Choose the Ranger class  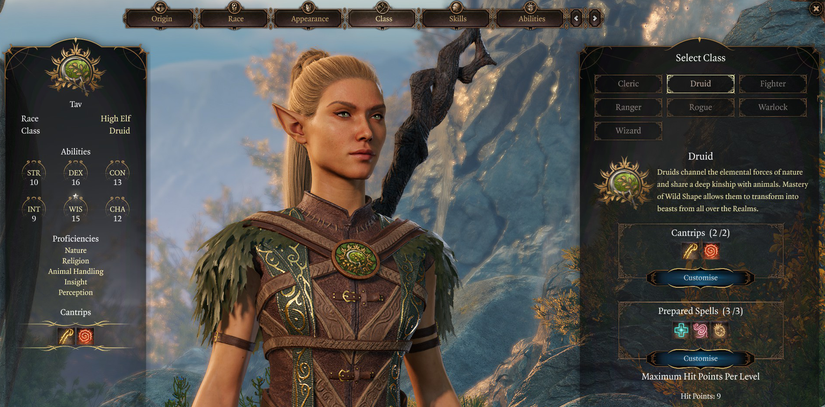[x=627, y=107]
